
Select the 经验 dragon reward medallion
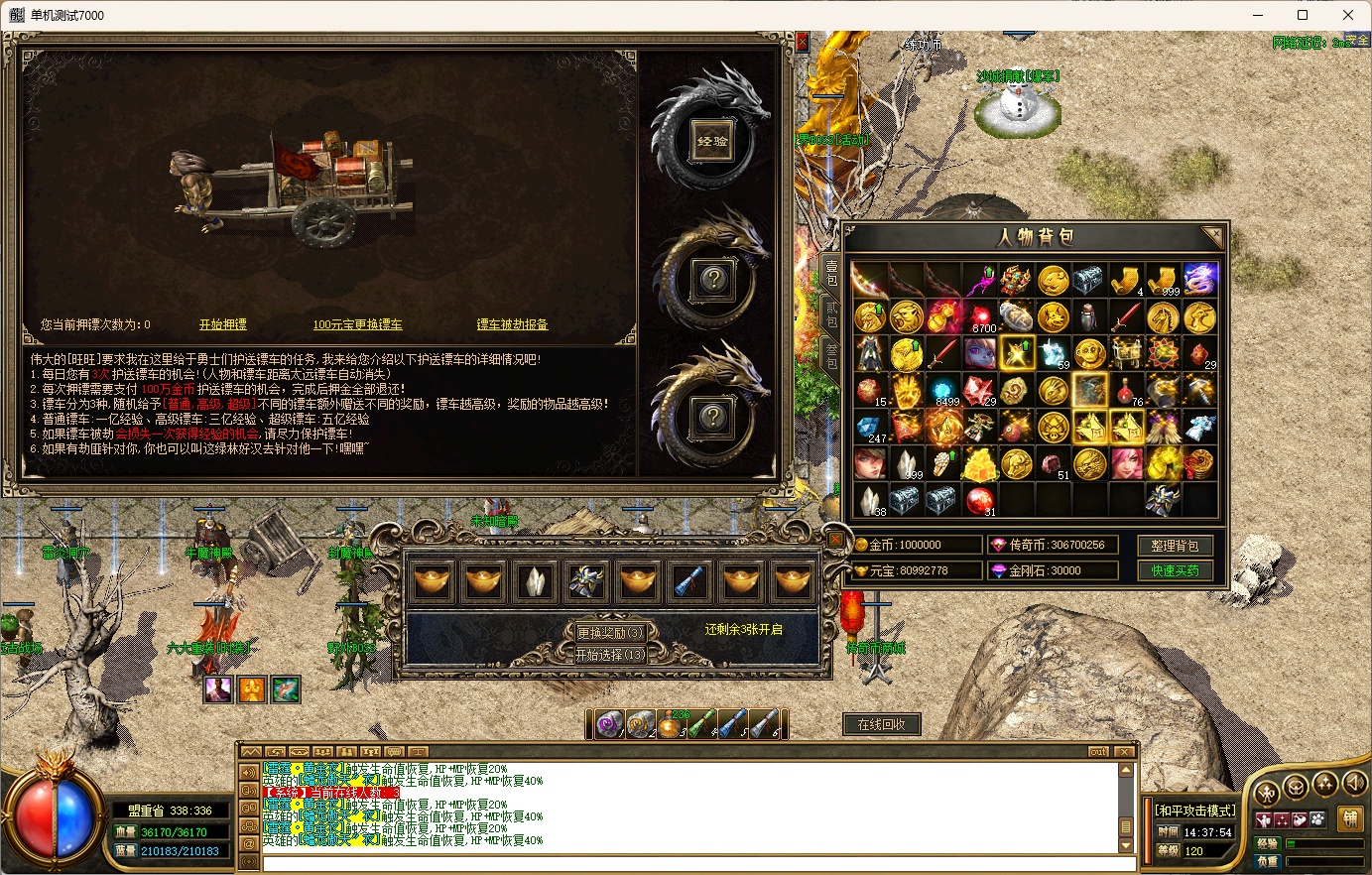tap(712, 141)
